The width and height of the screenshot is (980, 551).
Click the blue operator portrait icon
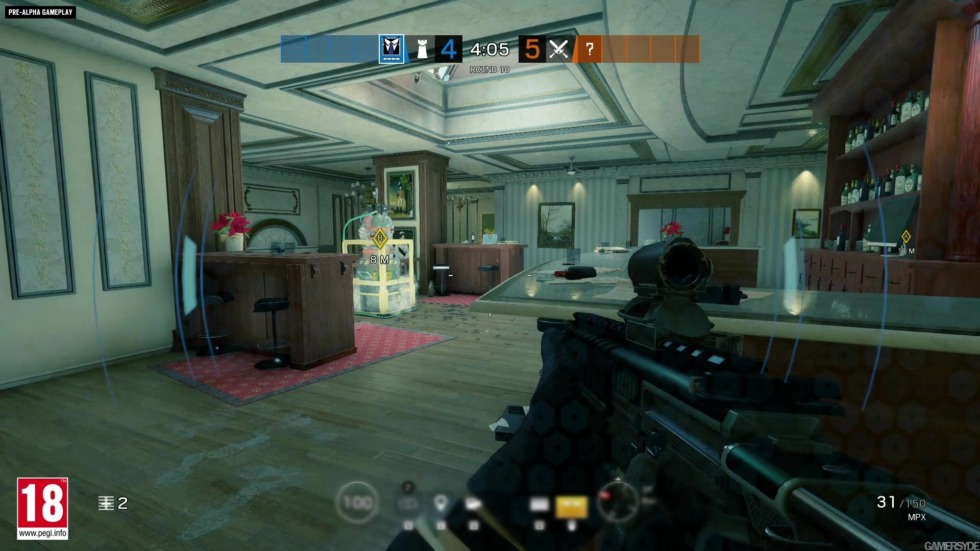[x=393, y=49]
